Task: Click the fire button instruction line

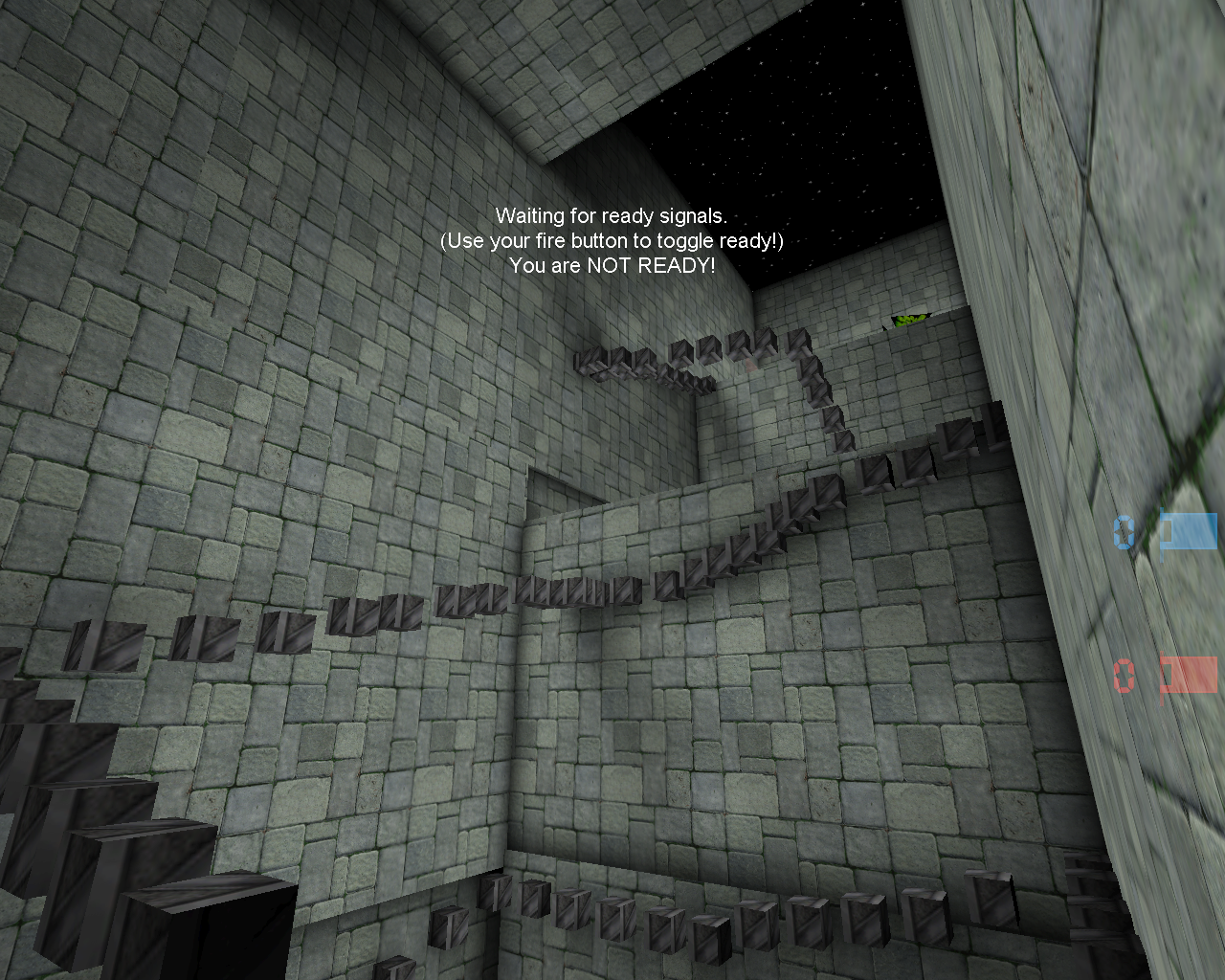Action: click(x=612, y=242)
